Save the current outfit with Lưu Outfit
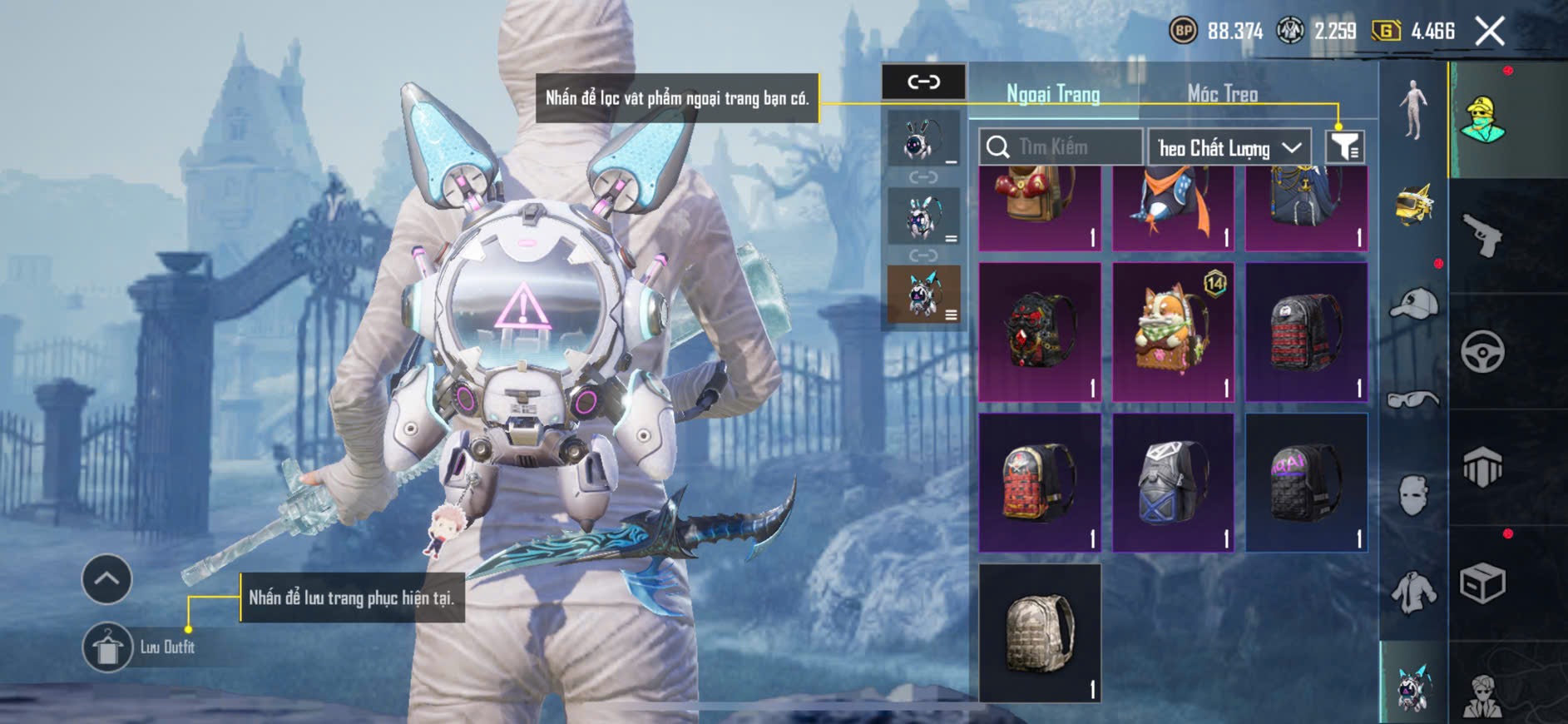 [108, 647]
